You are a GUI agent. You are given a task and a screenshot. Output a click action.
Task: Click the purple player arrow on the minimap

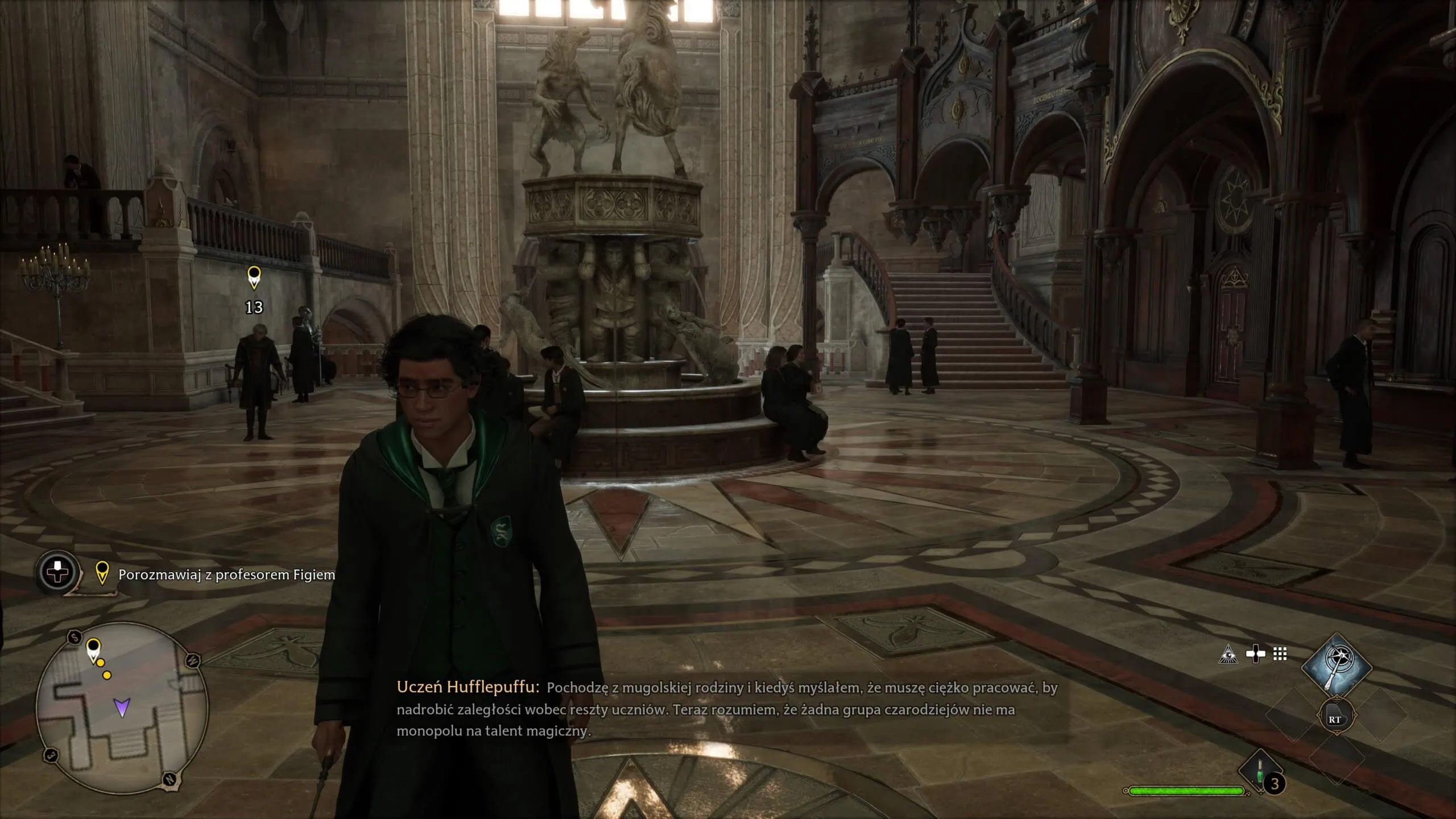pyautogui.click(x=121, y=708)
